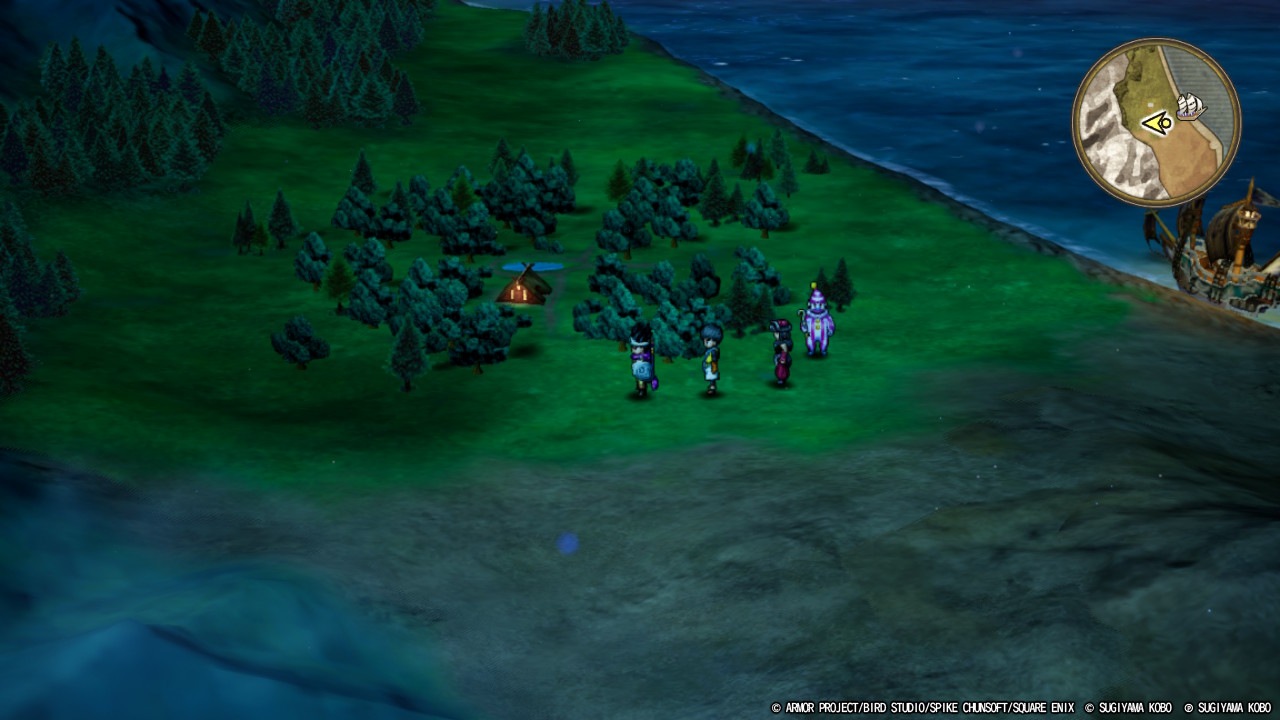1280x720 pixels.
Task: Open the circular minimap
Action: click(x=1156, y=123)
